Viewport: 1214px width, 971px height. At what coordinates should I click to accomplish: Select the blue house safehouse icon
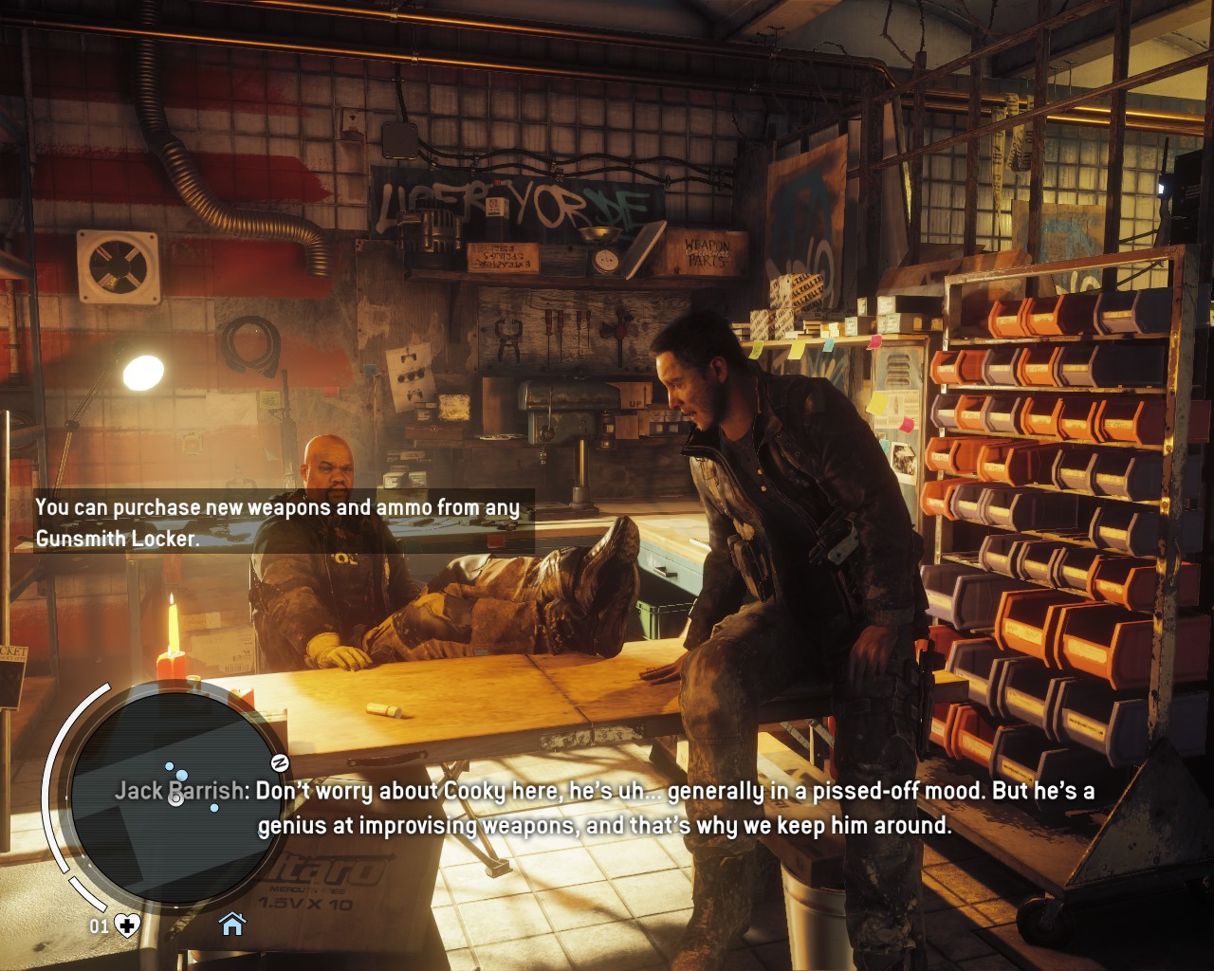232,924
